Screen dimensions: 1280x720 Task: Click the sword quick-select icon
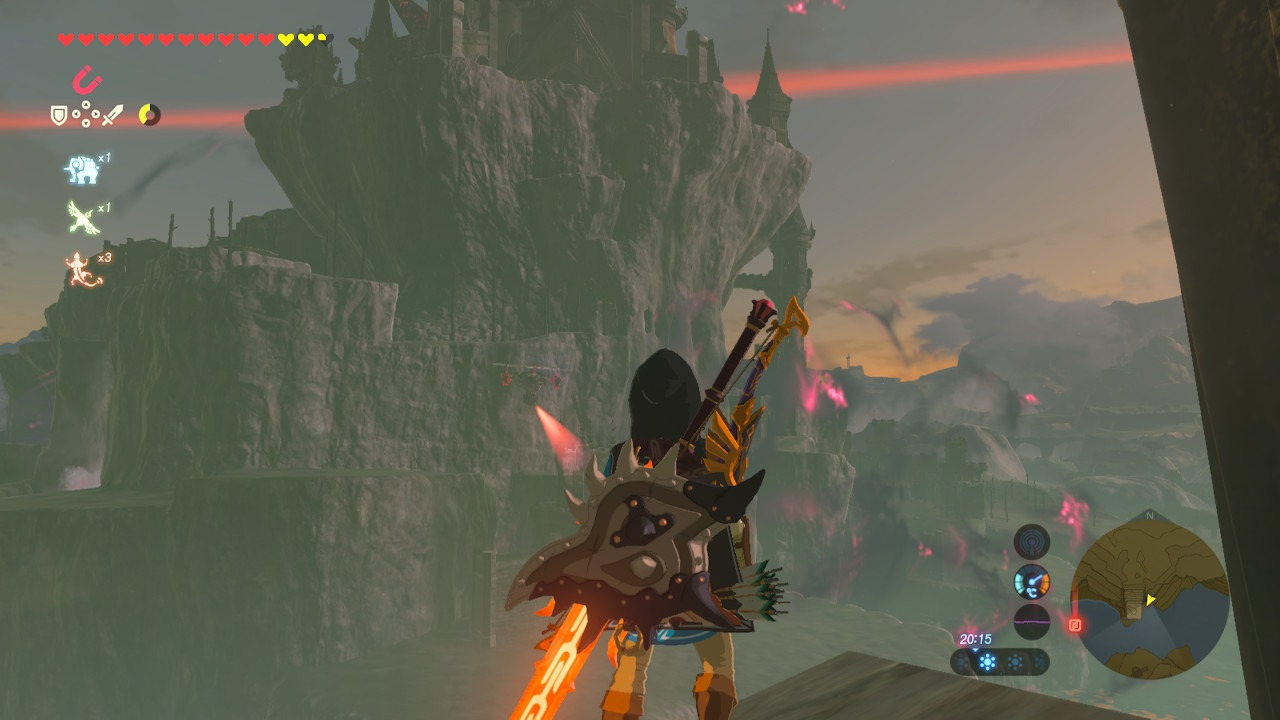pyautogui.click(x=112, y=116)
